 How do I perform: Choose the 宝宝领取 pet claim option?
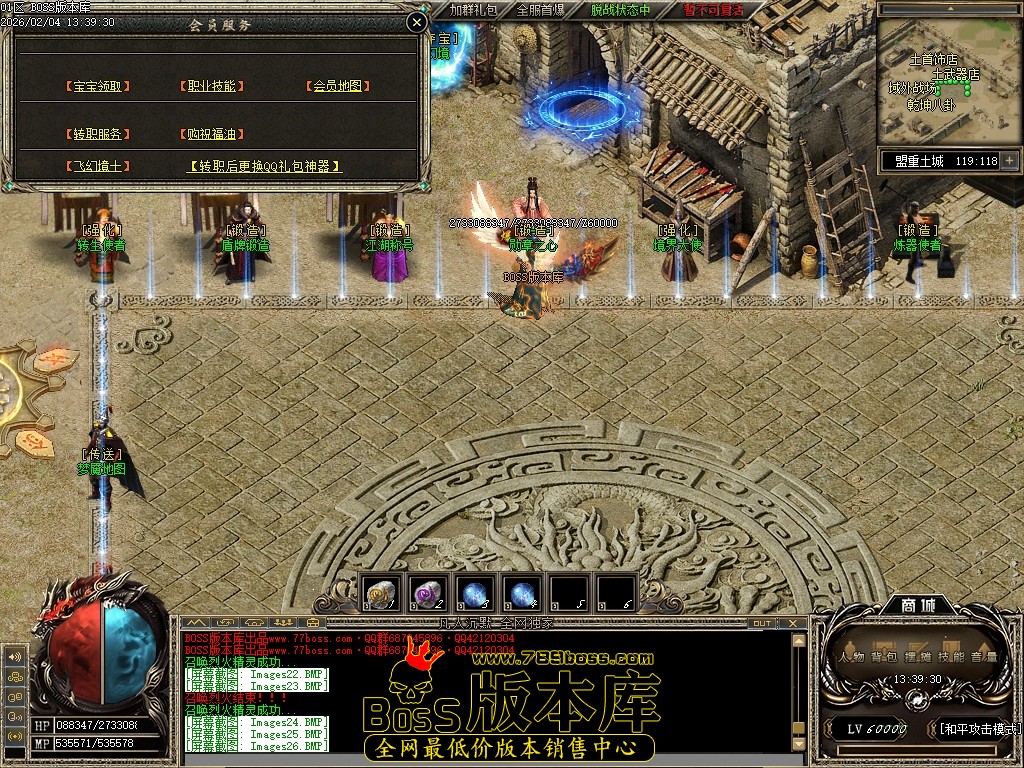point(97,87)
